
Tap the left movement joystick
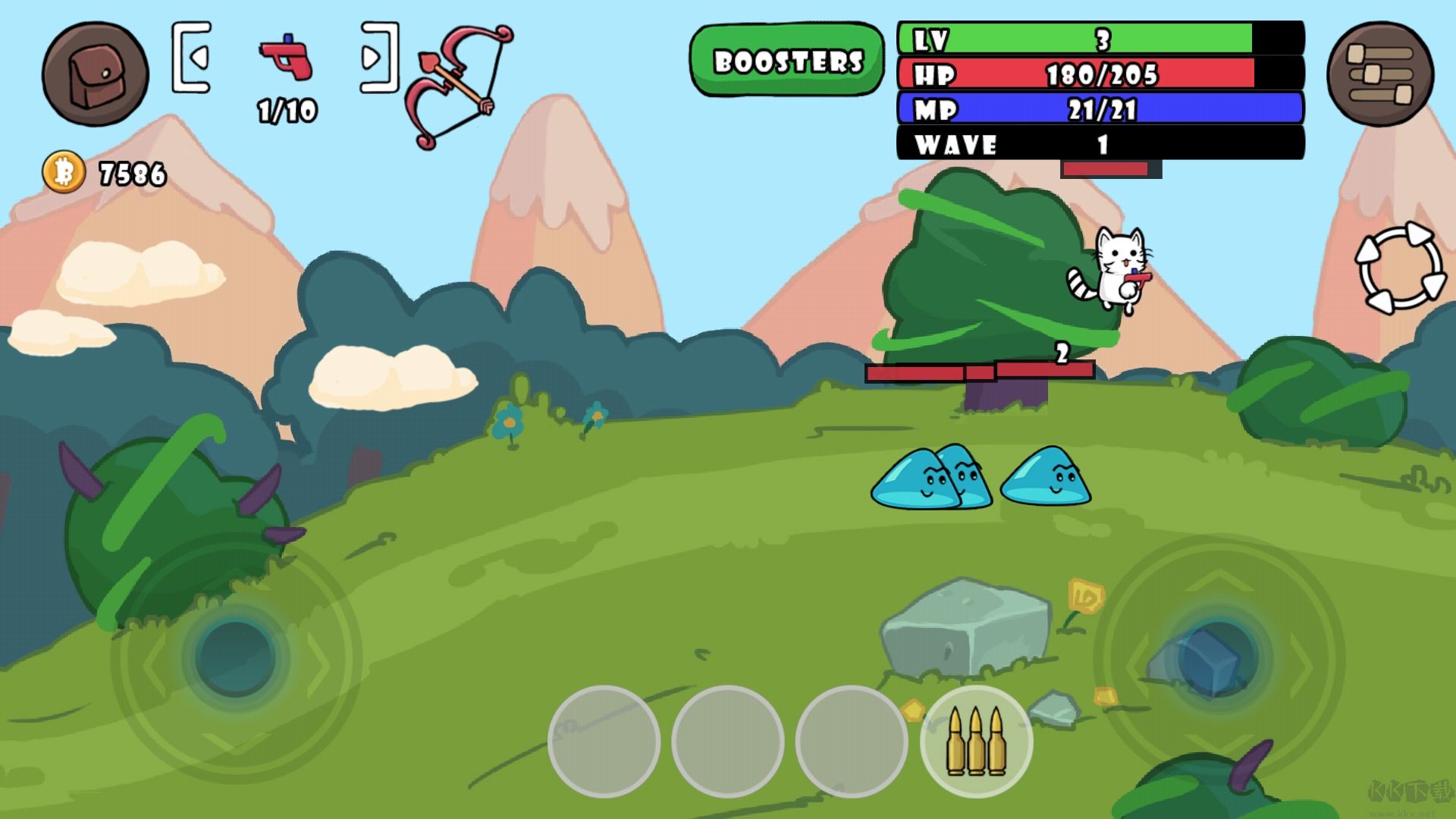(x=235, y=657)
